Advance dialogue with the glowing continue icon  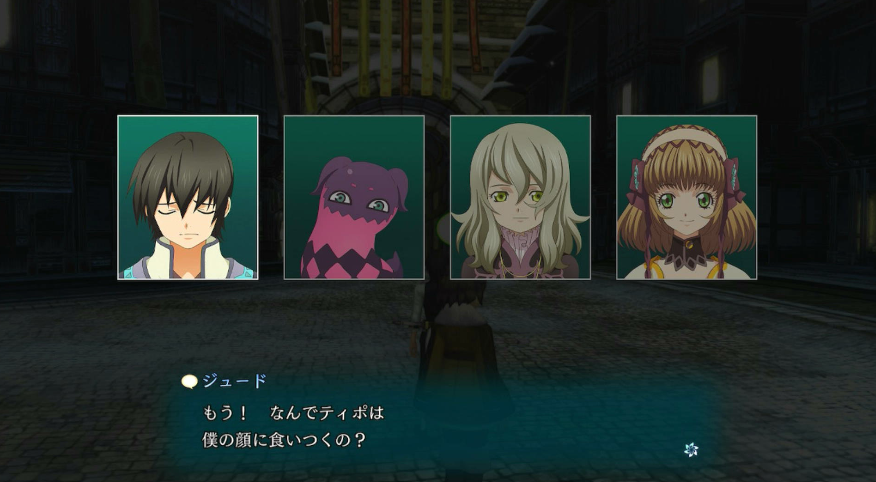pos(690,450)
